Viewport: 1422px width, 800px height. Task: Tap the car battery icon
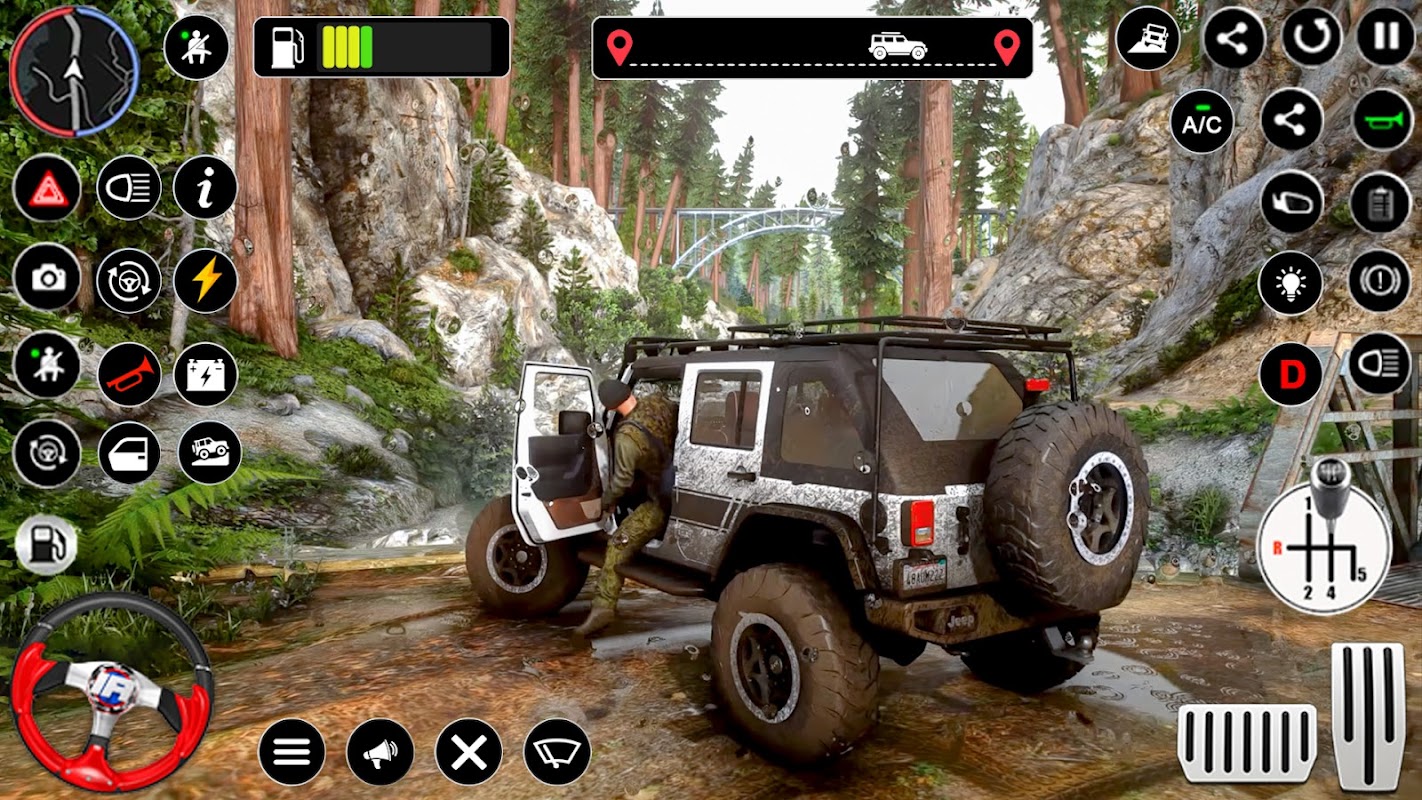(205, 374)
